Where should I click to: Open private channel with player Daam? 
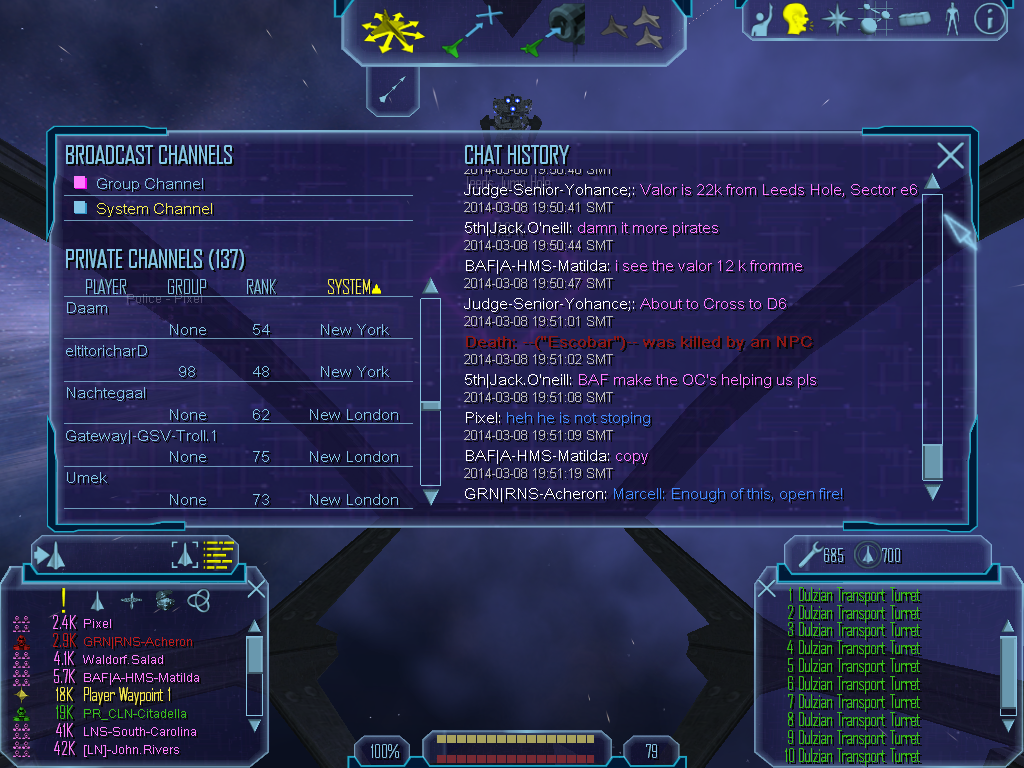(x=87, y=308)
